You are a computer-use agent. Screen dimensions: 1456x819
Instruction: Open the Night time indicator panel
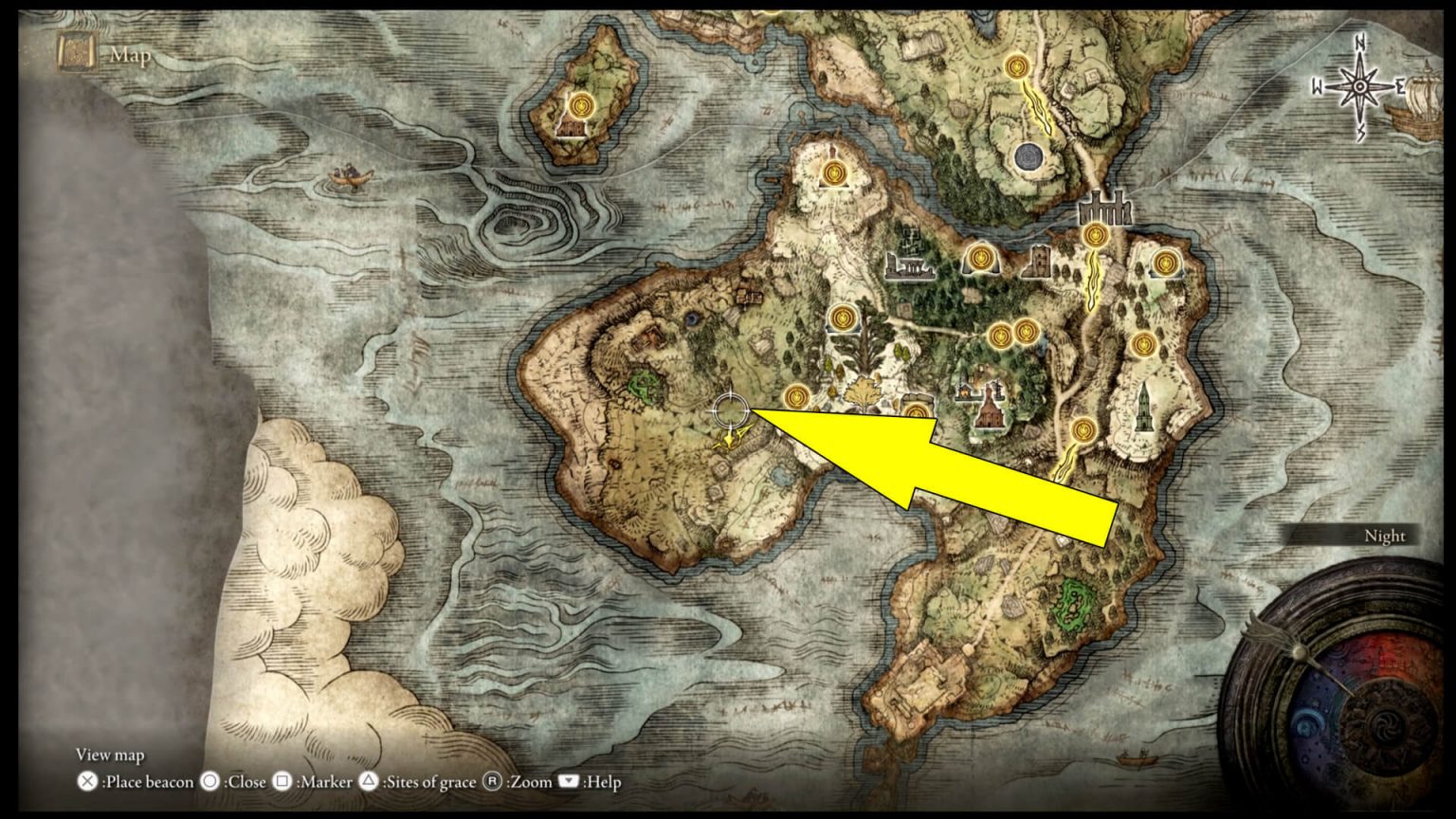pos(1386,537)
